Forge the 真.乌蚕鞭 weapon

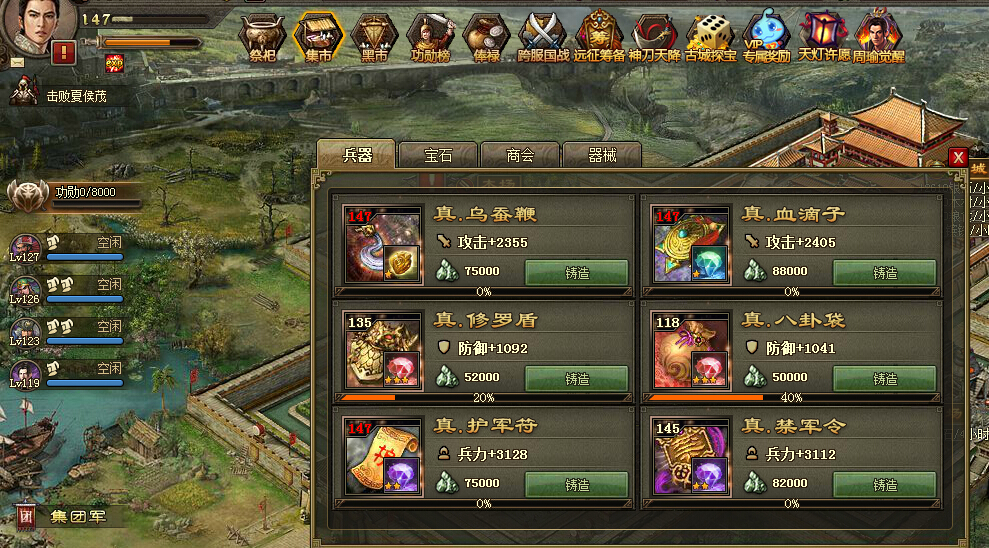(x=577, y=273)
